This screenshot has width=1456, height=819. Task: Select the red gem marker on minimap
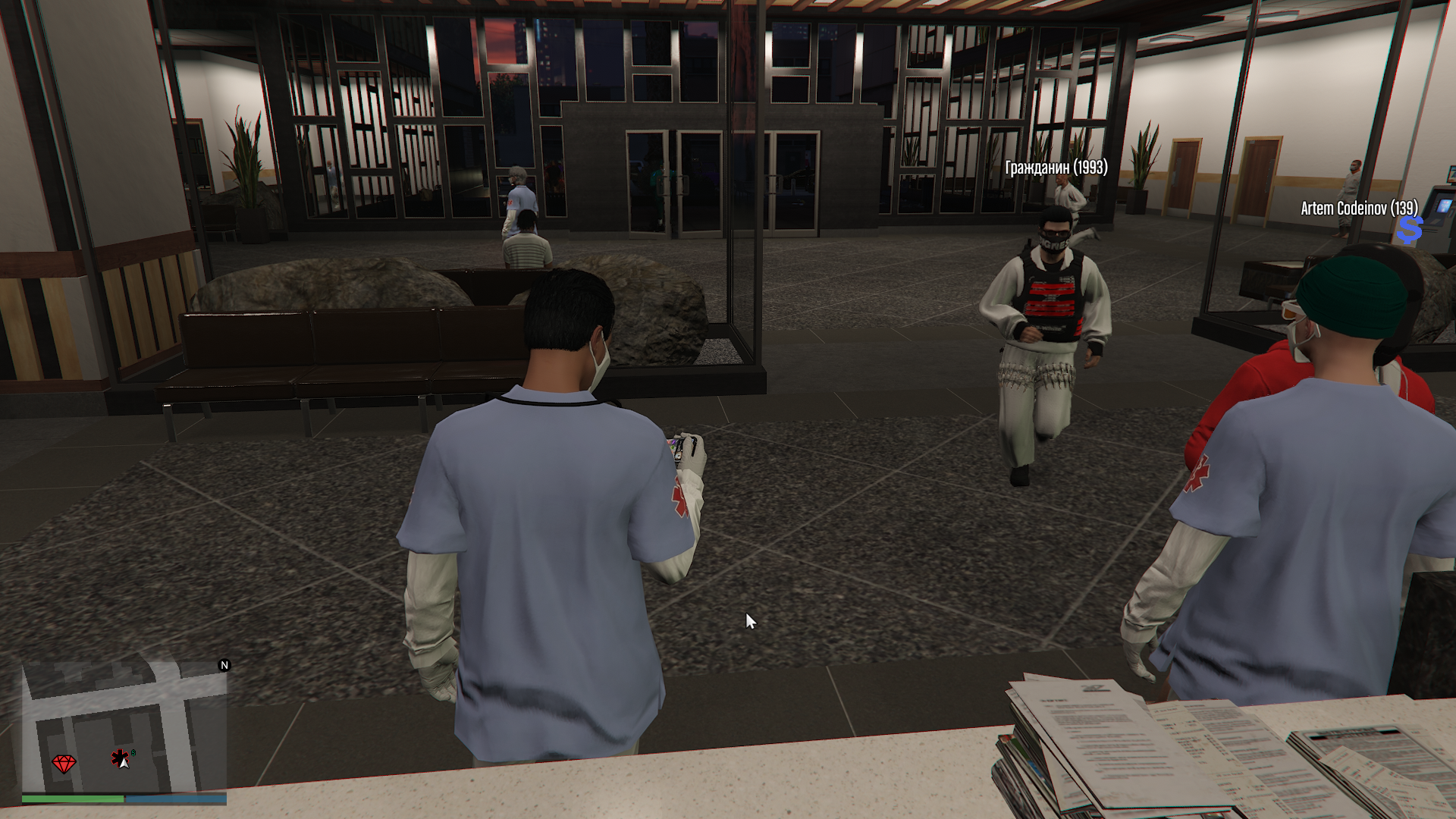coord(64,763)
